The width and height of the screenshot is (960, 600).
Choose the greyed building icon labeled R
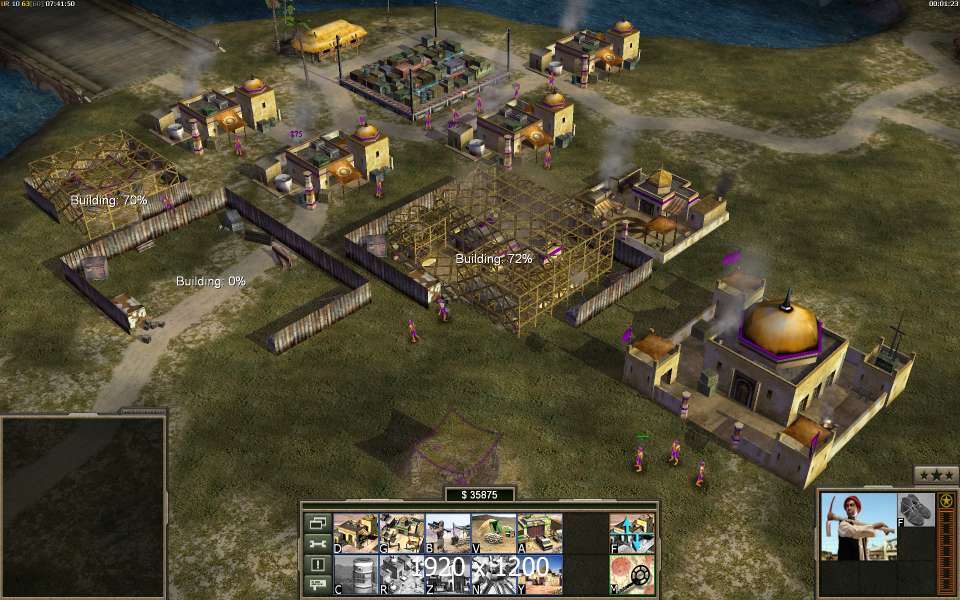coord(401,574)
